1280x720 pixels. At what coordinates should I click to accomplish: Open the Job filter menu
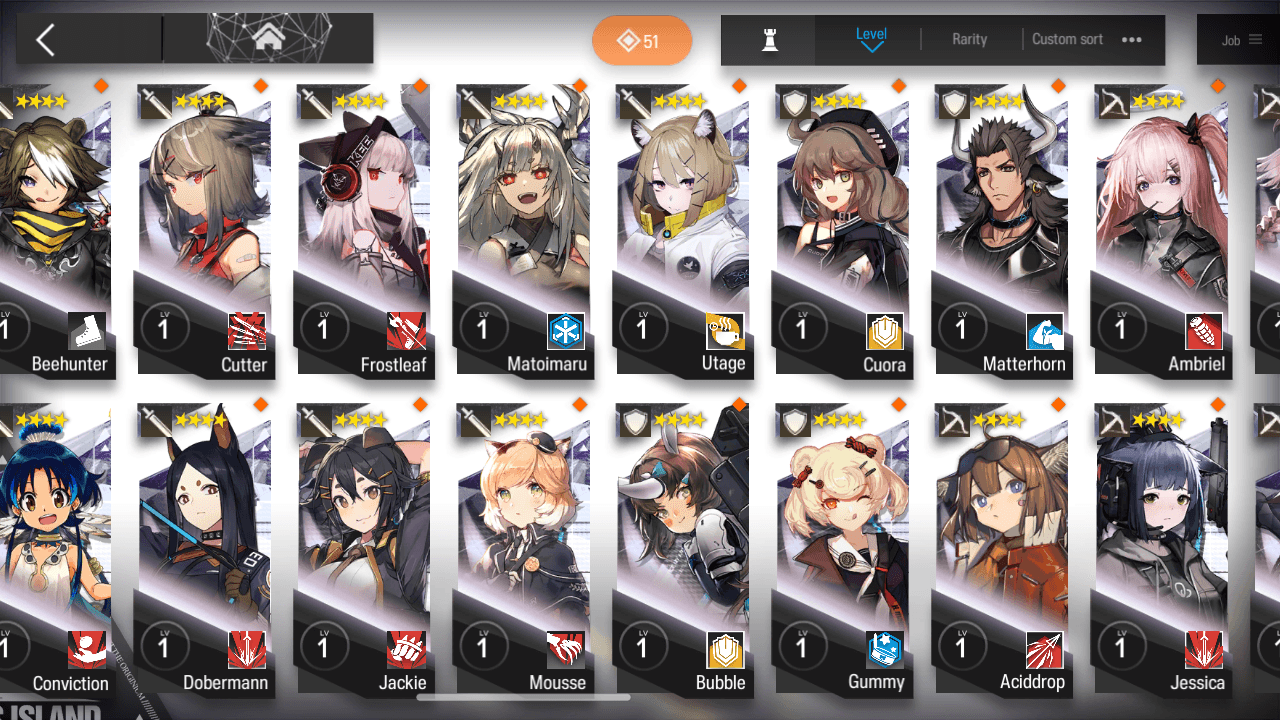coord(1241,40)
